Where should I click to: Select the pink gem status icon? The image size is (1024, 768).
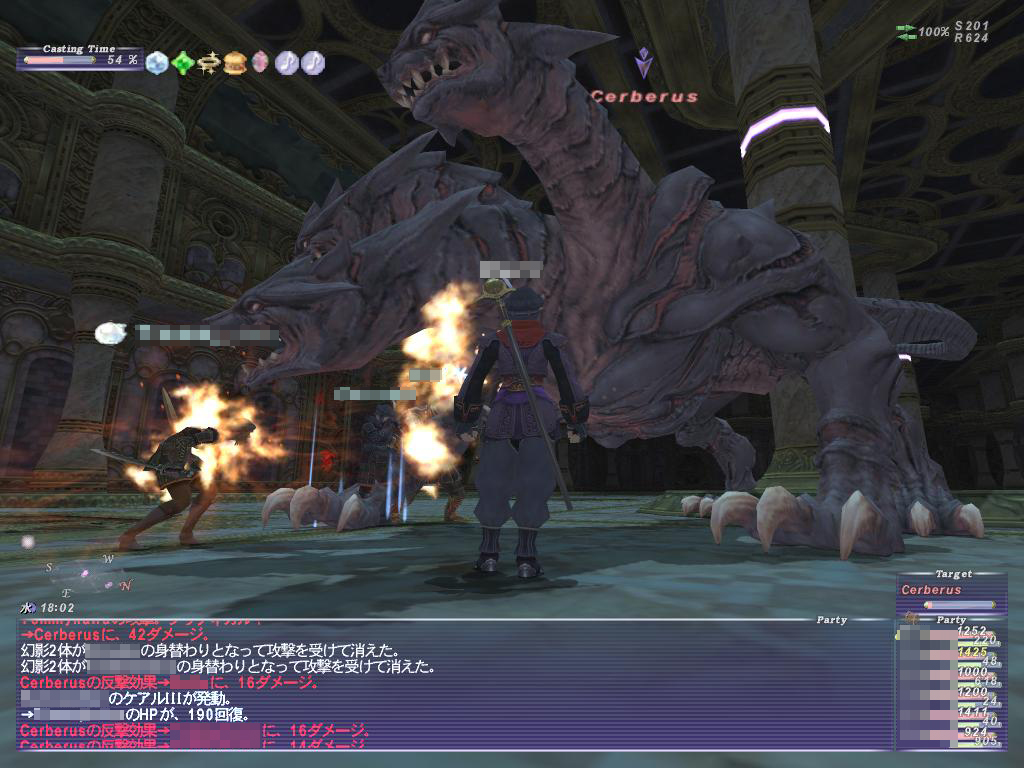260,62
